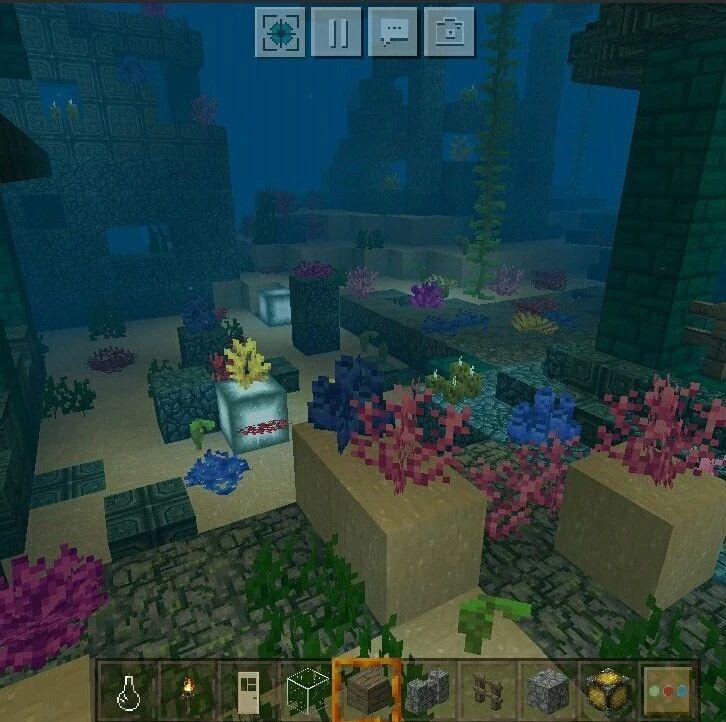Choose the torch in the hotbar
The width and height of the screenshot is (726, 722).
pos(186,690)
